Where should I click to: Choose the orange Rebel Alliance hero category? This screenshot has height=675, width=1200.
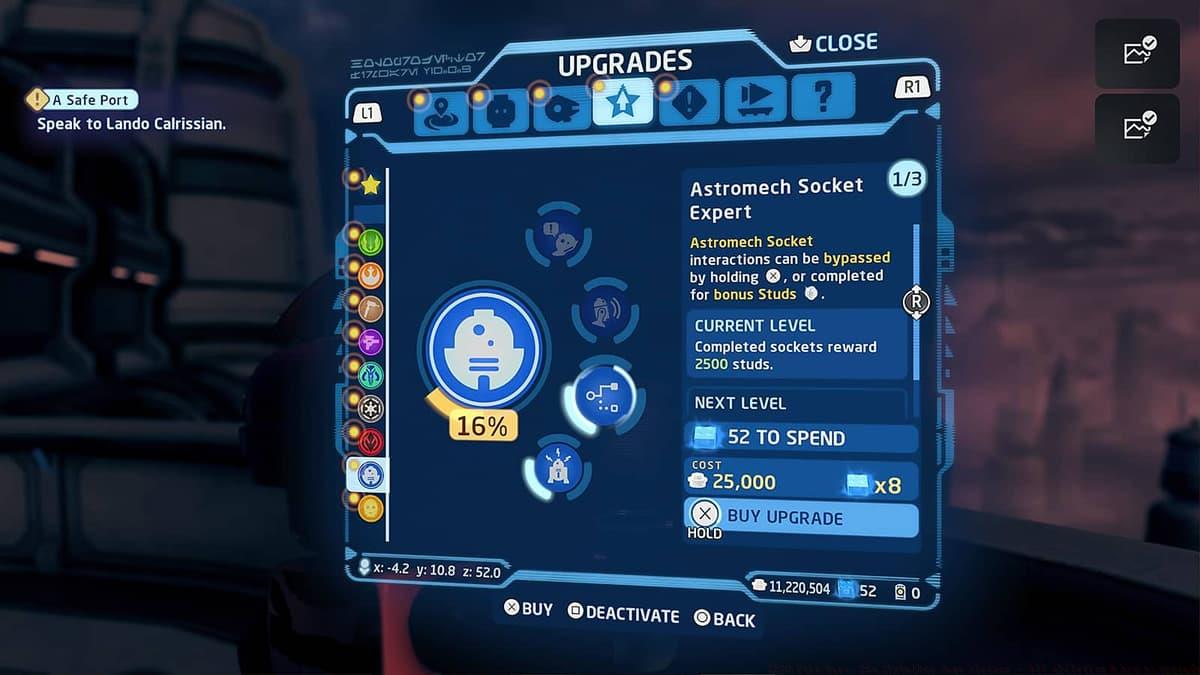371,275
